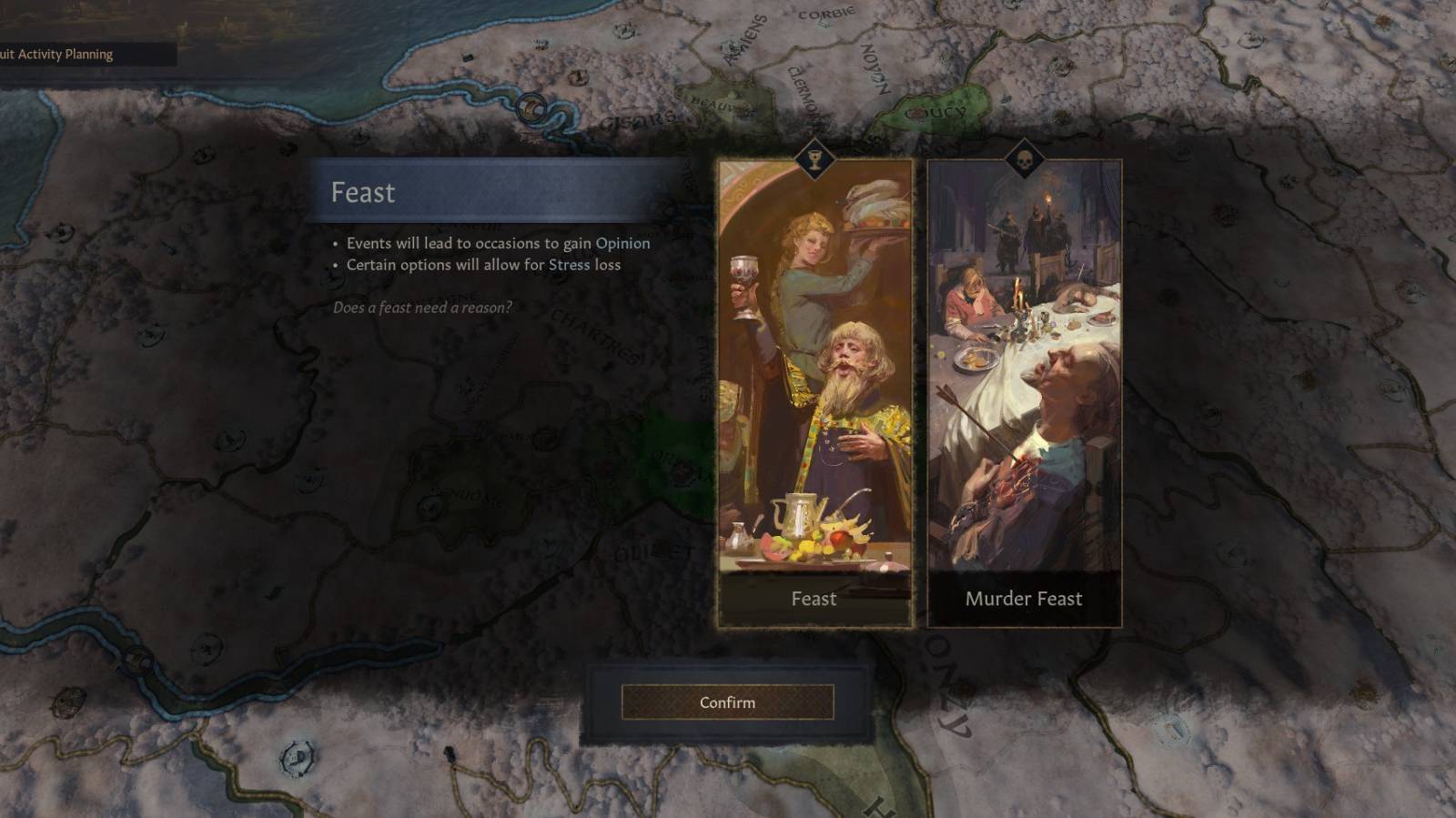Click the holding icon near Coucy
The height and width of the screenshot is (818, 1456).
[917, 114]
